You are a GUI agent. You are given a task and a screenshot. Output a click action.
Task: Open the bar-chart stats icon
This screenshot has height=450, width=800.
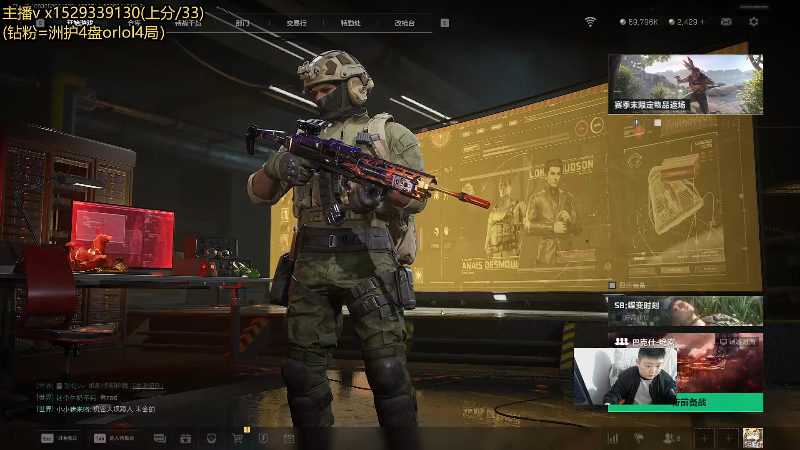tap(612, 438)
